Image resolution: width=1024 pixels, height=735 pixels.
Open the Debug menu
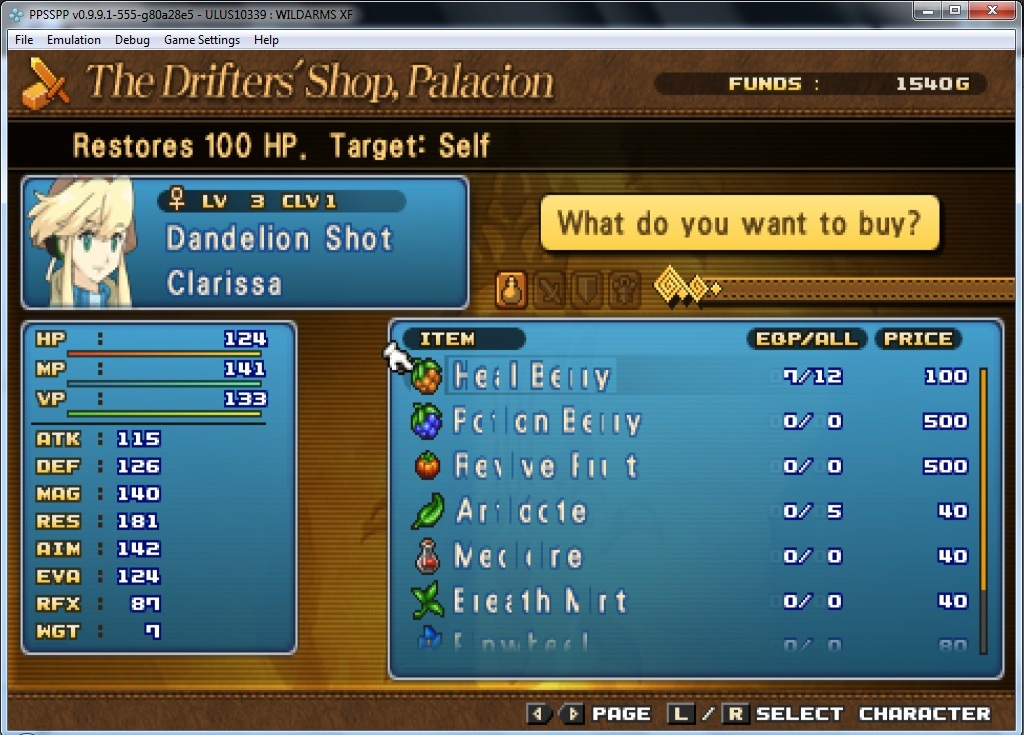click(132, 40)
